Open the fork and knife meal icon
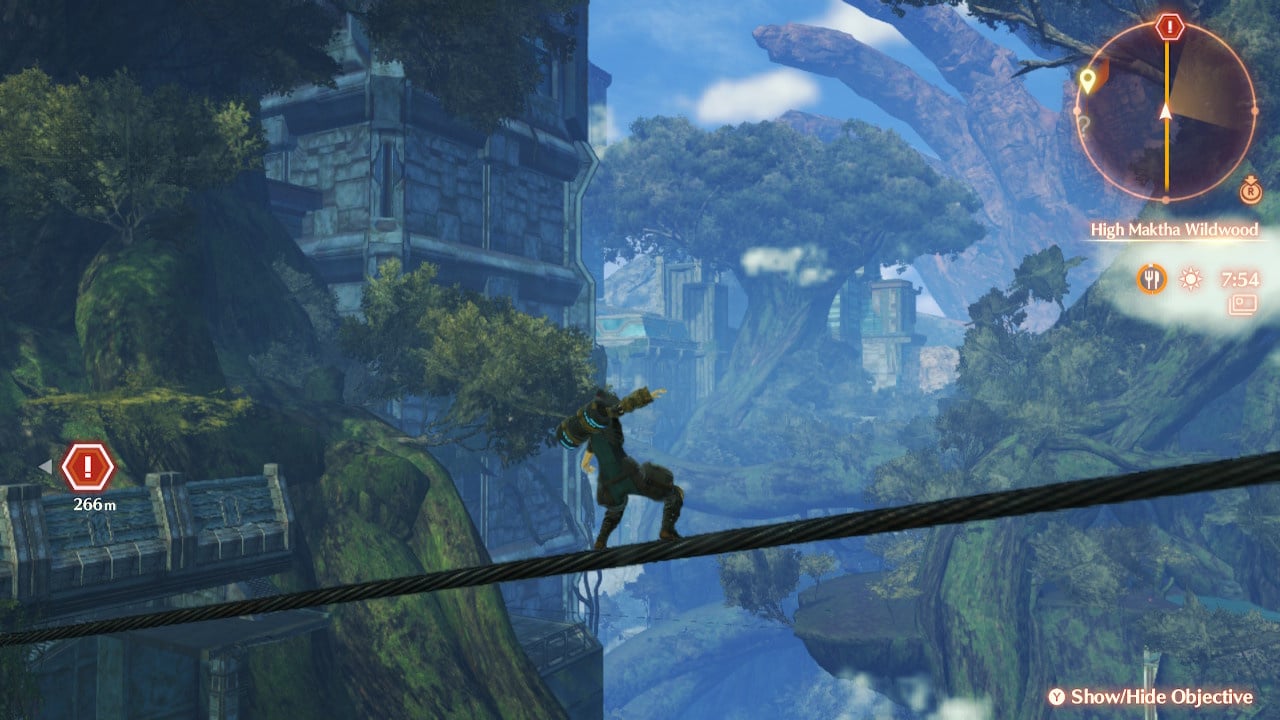The width and height of the screenshot is (1280, 720). (x=1151, y=279)
